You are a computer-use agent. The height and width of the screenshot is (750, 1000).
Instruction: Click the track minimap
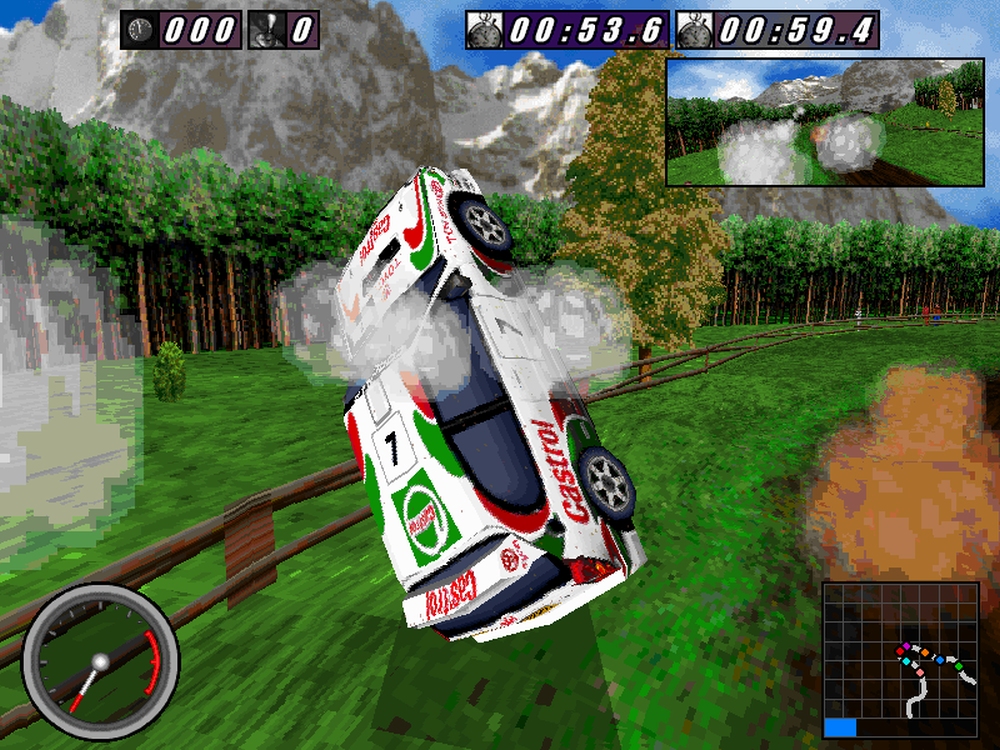coord(900,661)
